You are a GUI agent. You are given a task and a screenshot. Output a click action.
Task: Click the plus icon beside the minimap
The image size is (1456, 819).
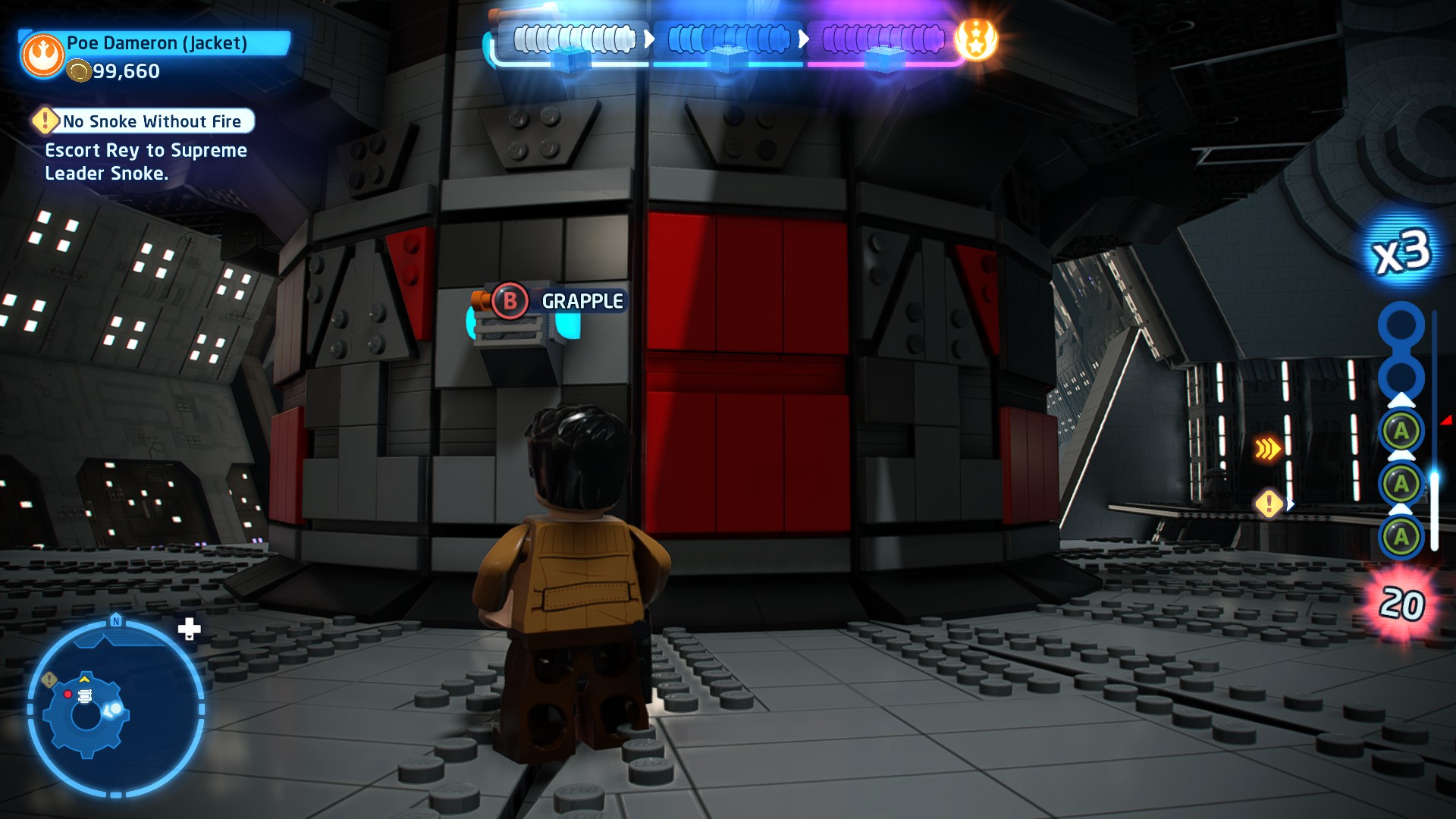coord(189,629)
